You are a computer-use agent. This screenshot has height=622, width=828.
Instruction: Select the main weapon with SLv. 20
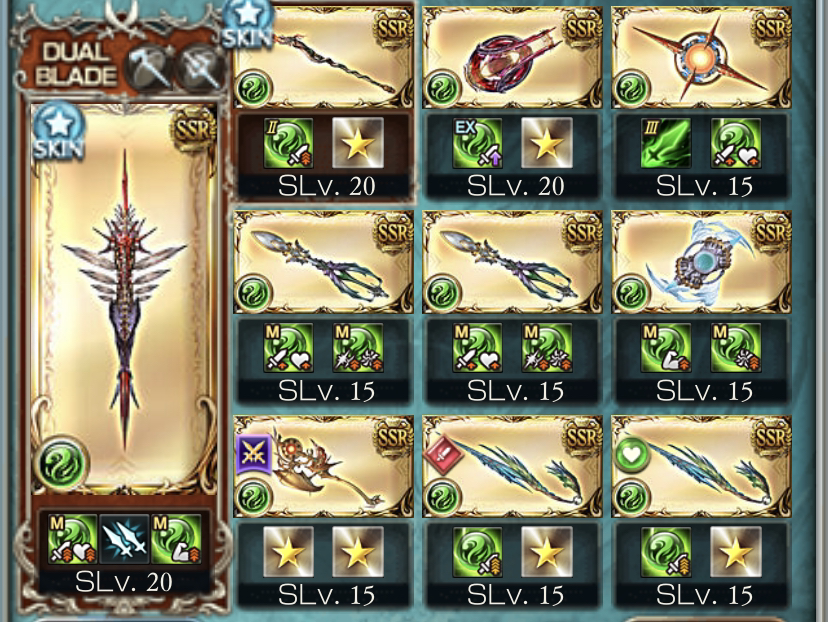124,300
